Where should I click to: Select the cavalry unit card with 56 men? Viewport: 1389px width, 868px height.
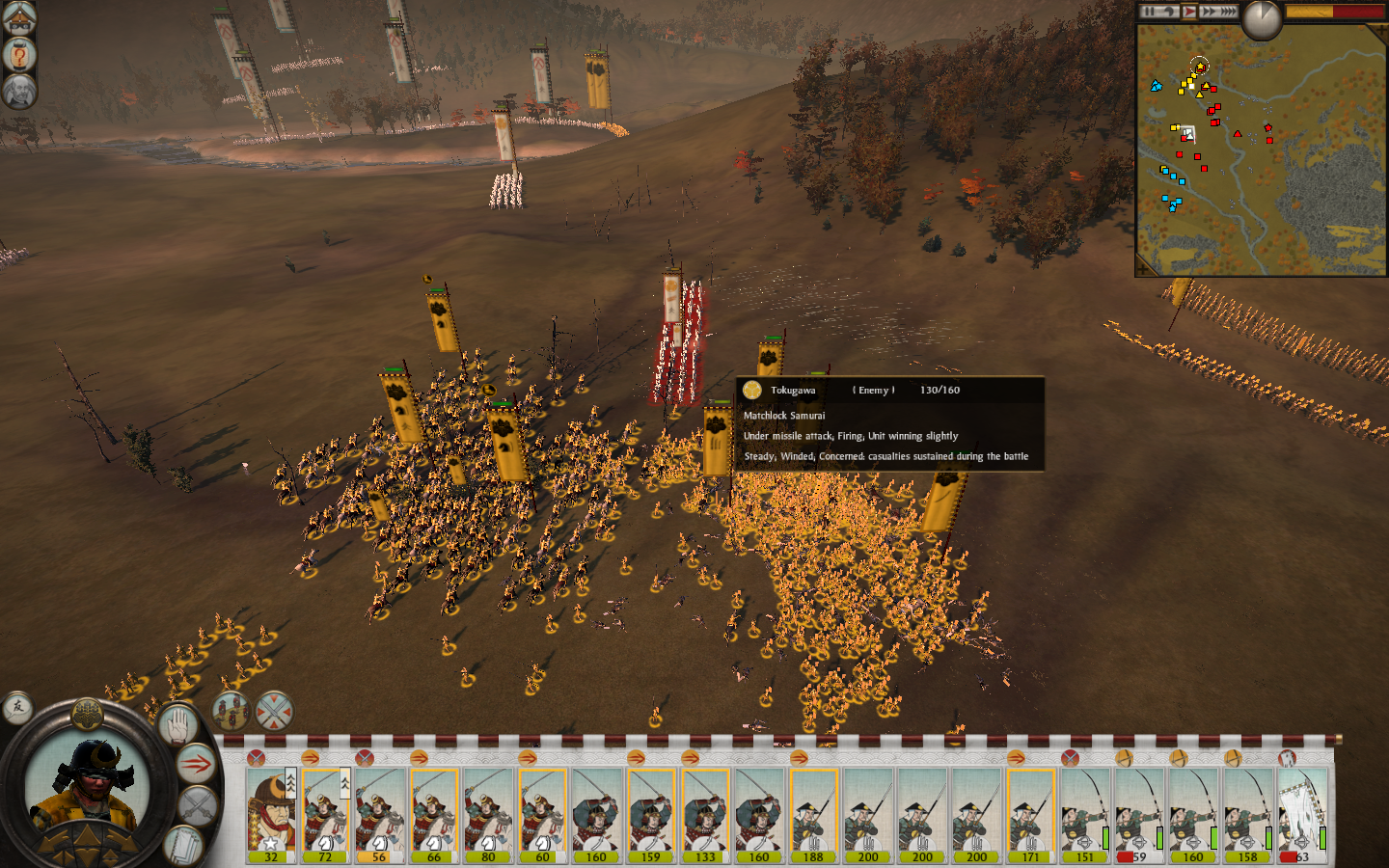[379, 815]
